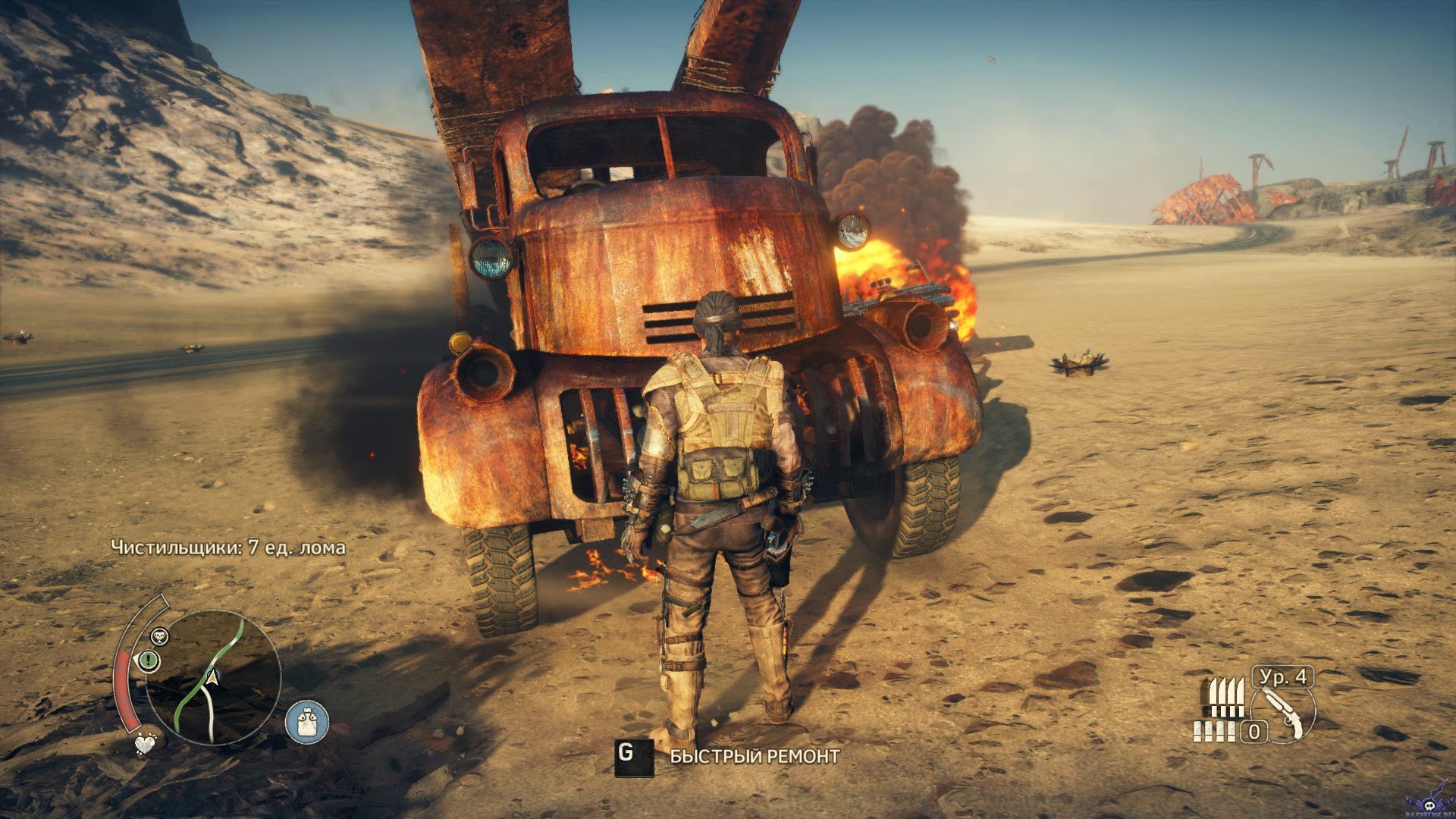Screen dimensions: 1456x819
Task: Select the green exclamation objective marker
Action: click(x=149, y=661)
